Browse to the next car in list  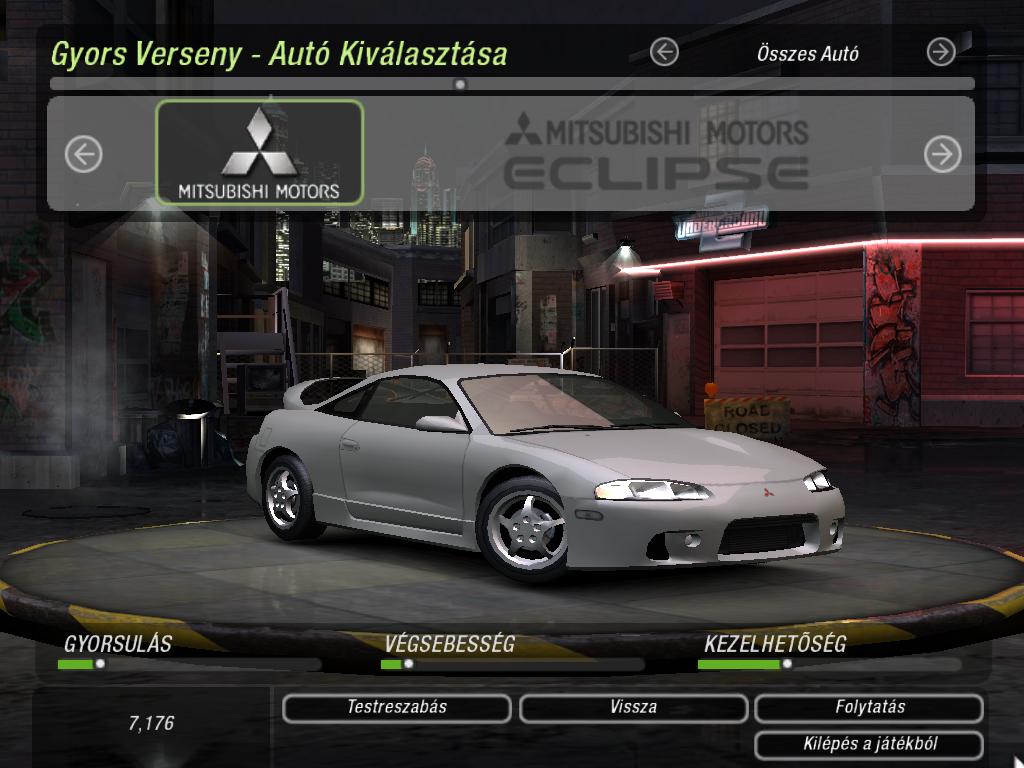click(942, 154)
